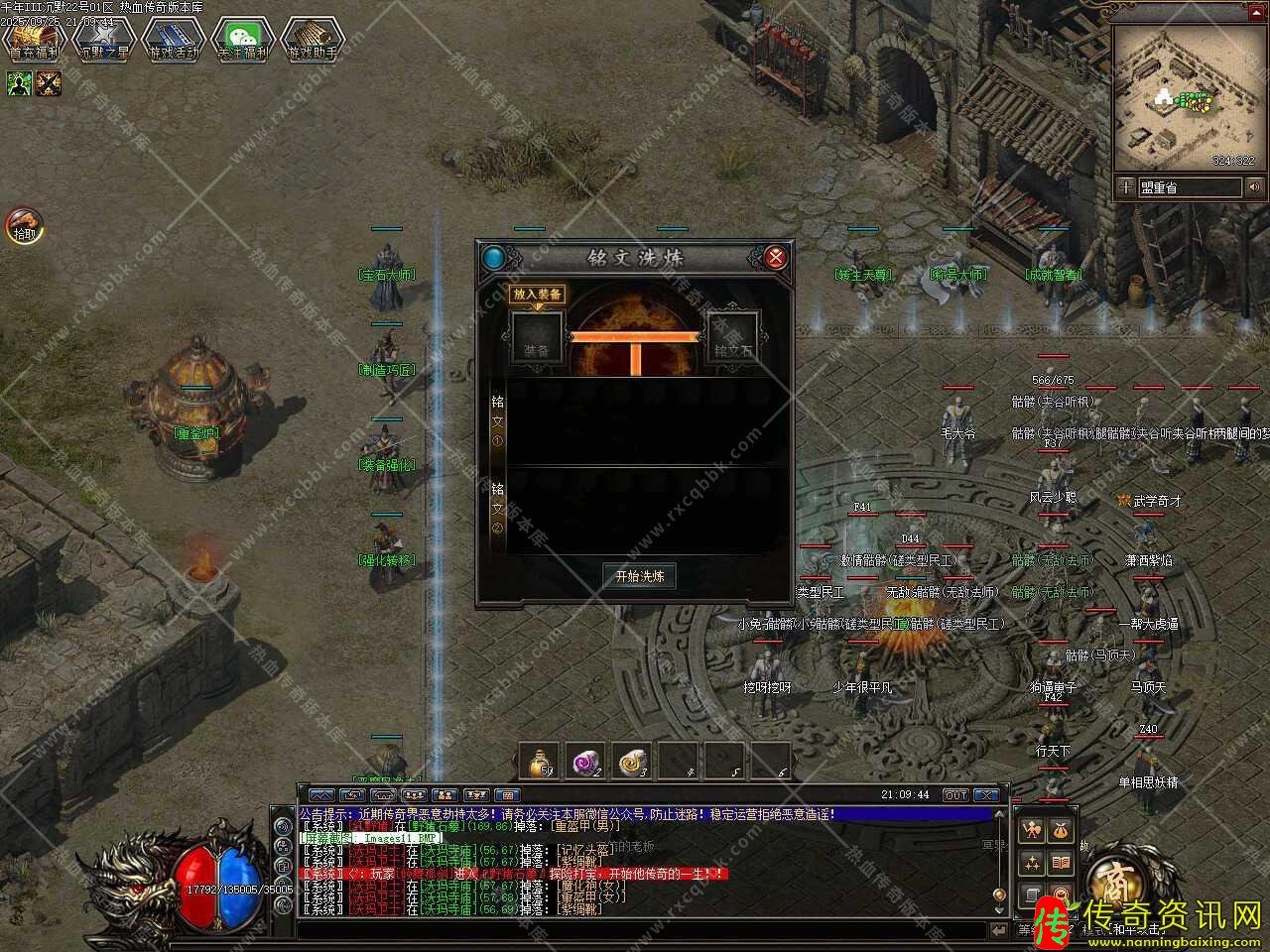Click the OUT button on the chat bar

click(955, 795)
